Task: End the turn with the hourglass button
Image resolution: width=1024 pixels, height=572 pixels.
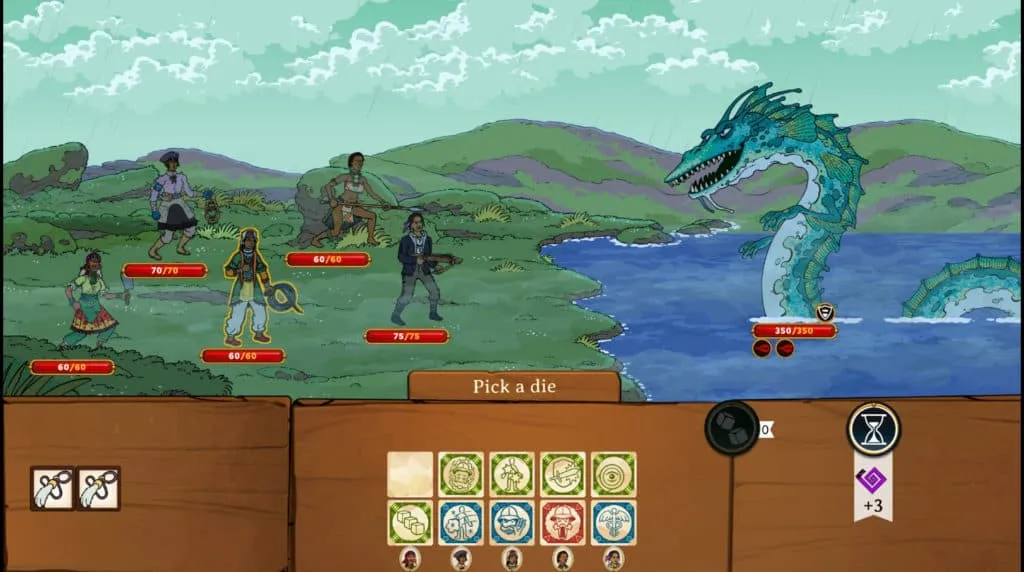Action: (x=874, y=429)
